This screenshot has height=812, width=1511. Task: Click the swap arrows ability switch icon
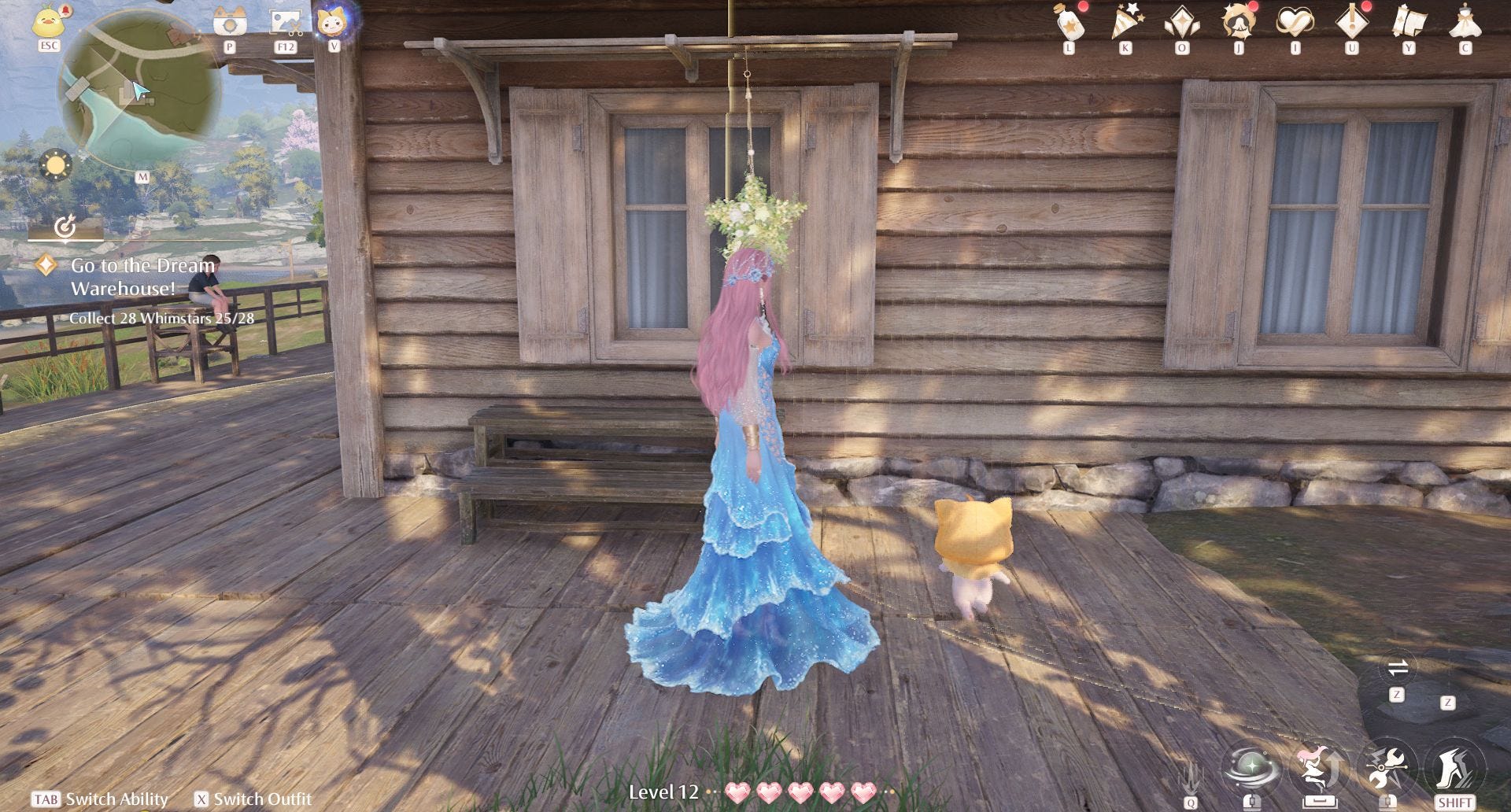pyautogui.click(x=1398, y=669)
